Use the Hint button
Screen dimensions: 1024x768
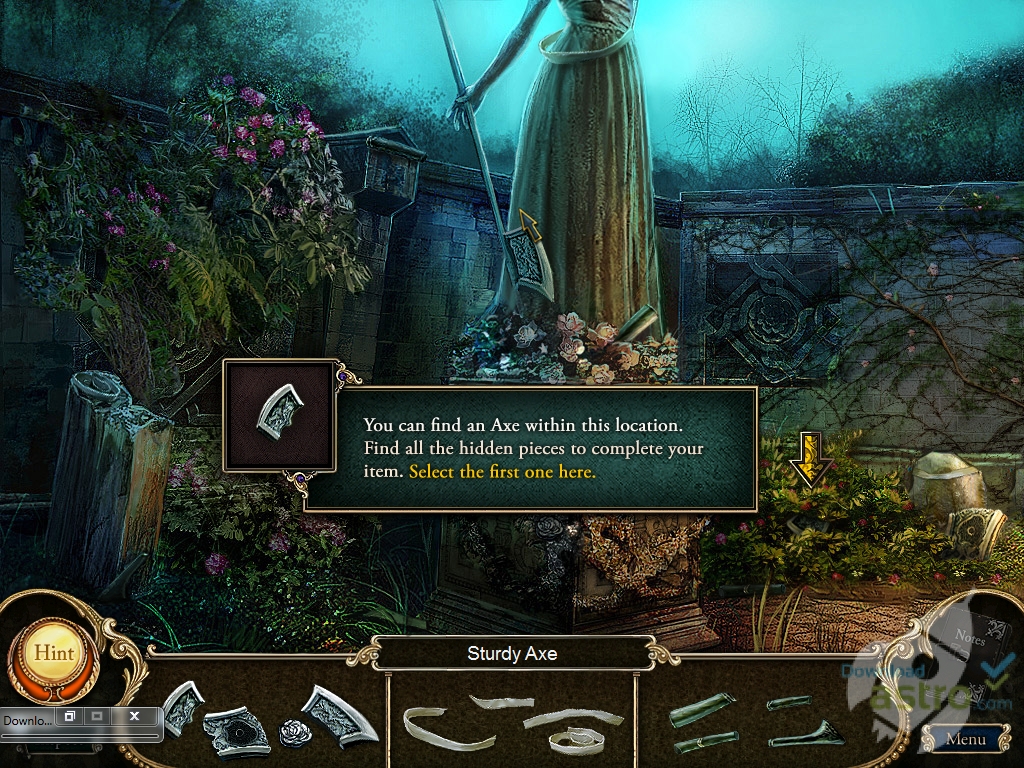click(x=53, y=652)
